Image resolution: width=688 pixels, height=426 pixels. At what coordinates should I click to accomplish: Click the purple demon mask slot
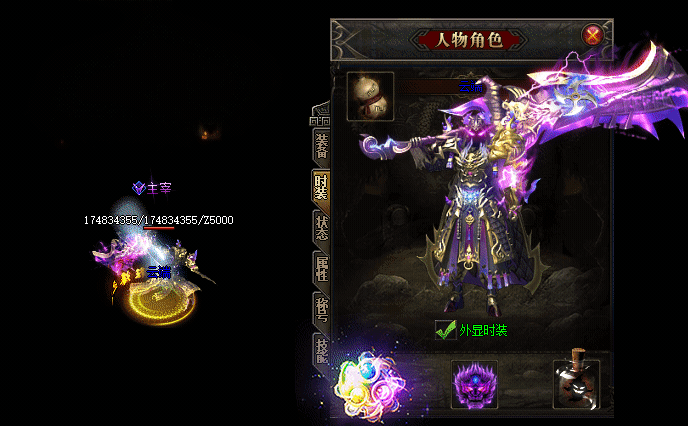tap(474, 383)
